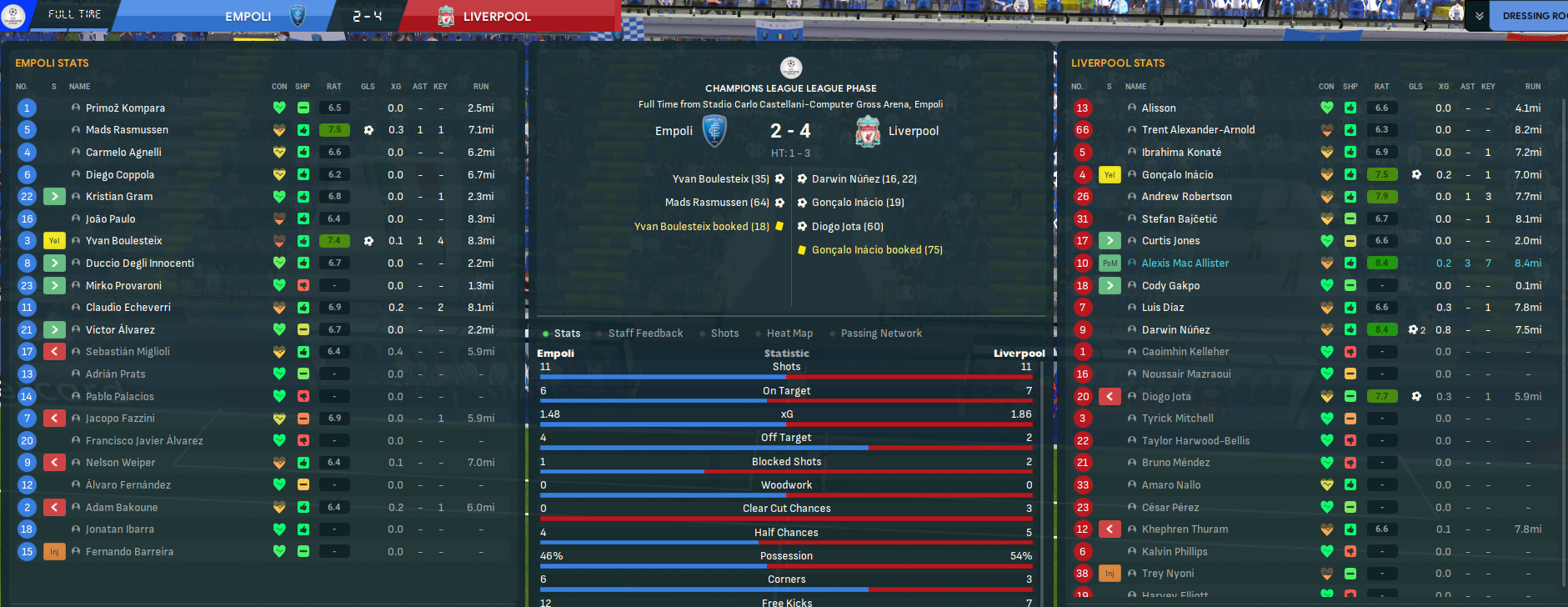Expand the dropdown arrow beside Dressing Room

tap(1479, 16)
